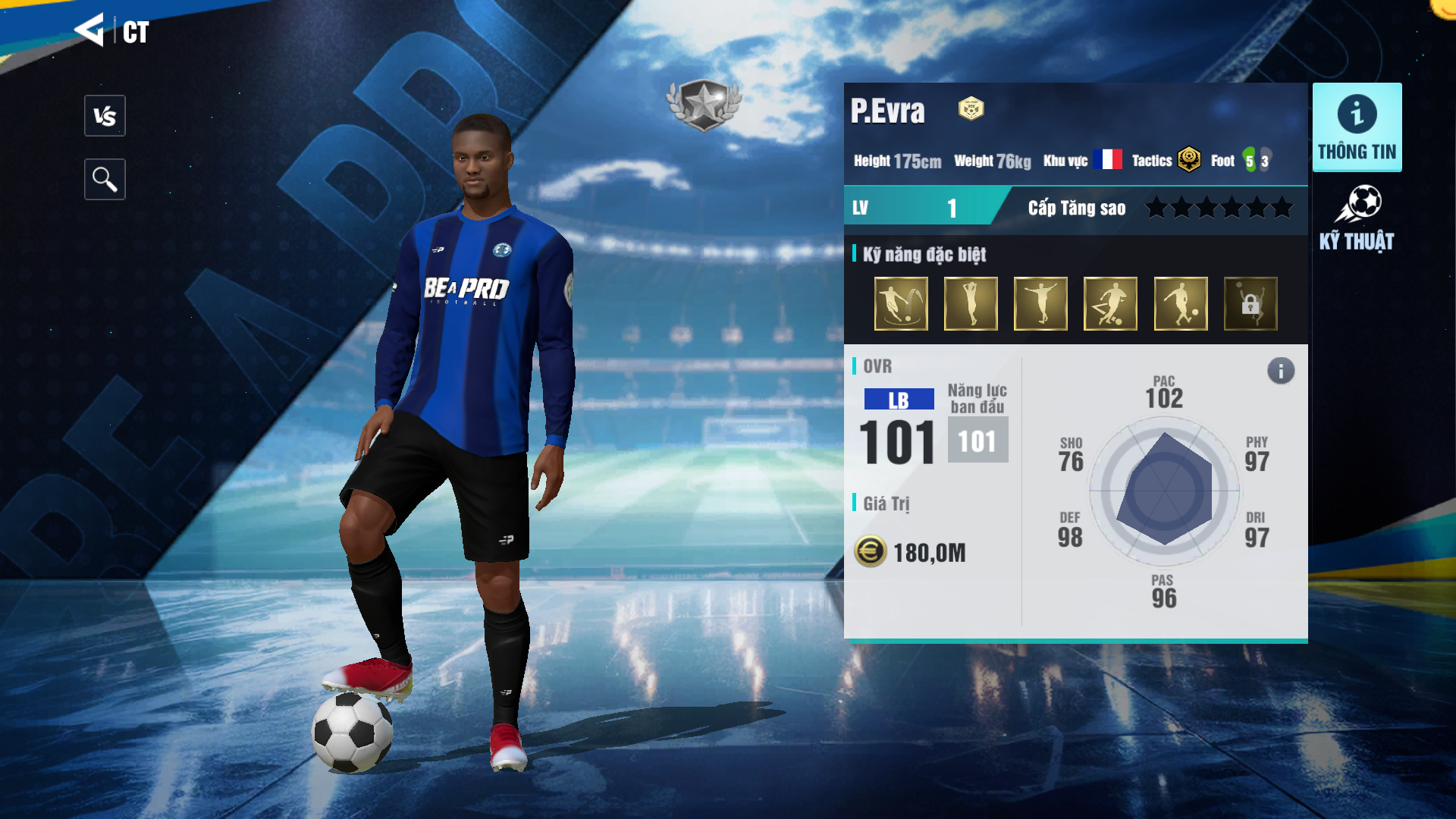Choose the zigzag dribbling skill icon

(x=1110, y=303)
